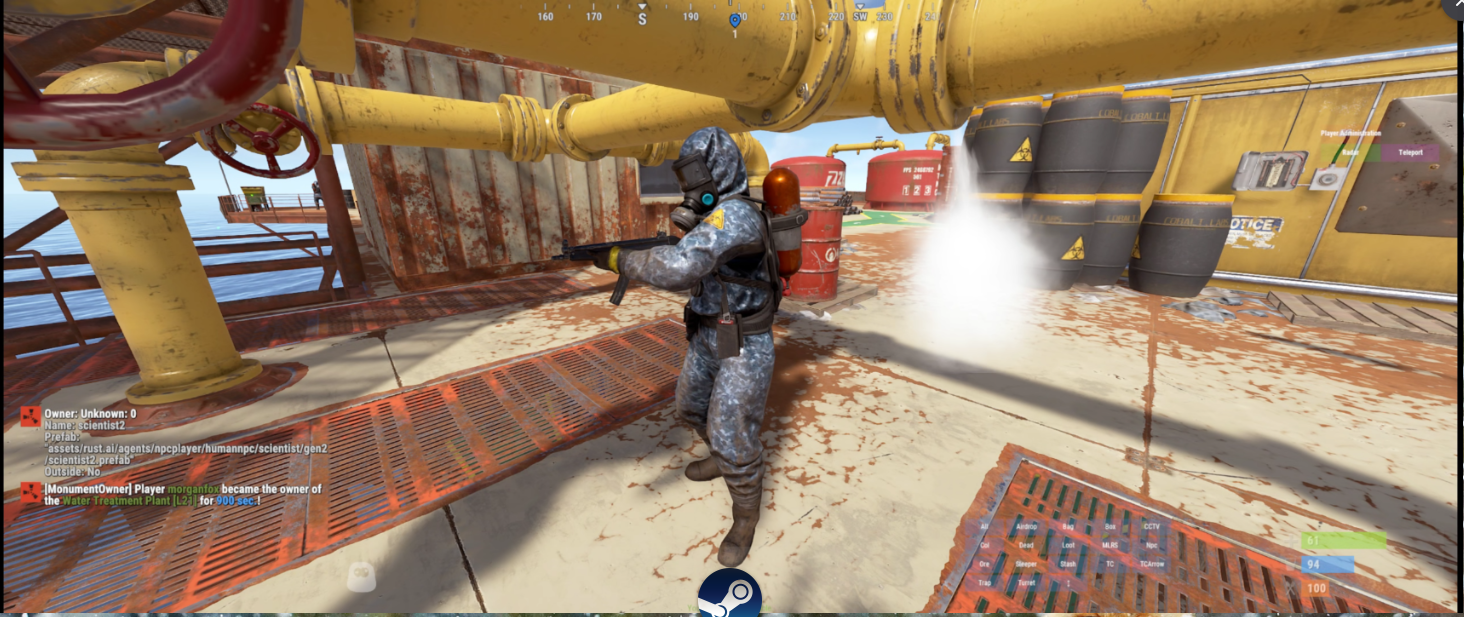Toggle the Radar admin button
This screenshot has width=1464, height=617.
click(x=1350, y=154)
